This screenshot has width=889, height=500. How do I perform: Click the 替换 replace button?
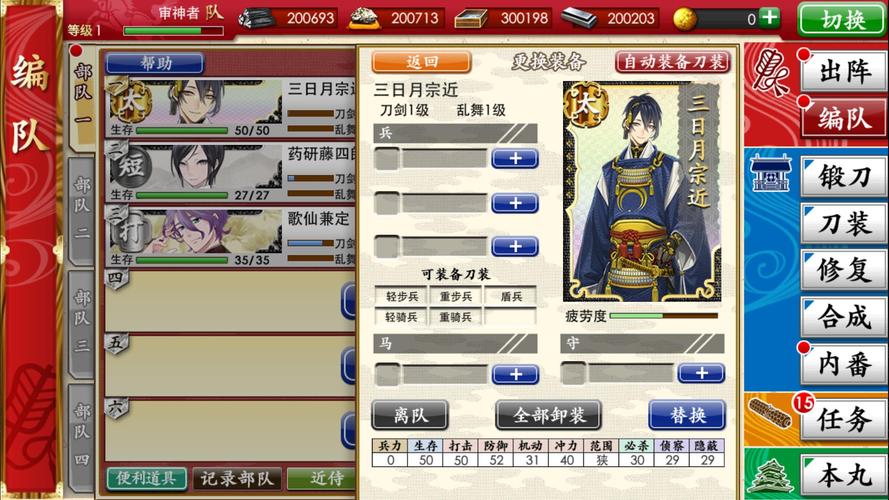pyautogui.click(x=686, y=414)
